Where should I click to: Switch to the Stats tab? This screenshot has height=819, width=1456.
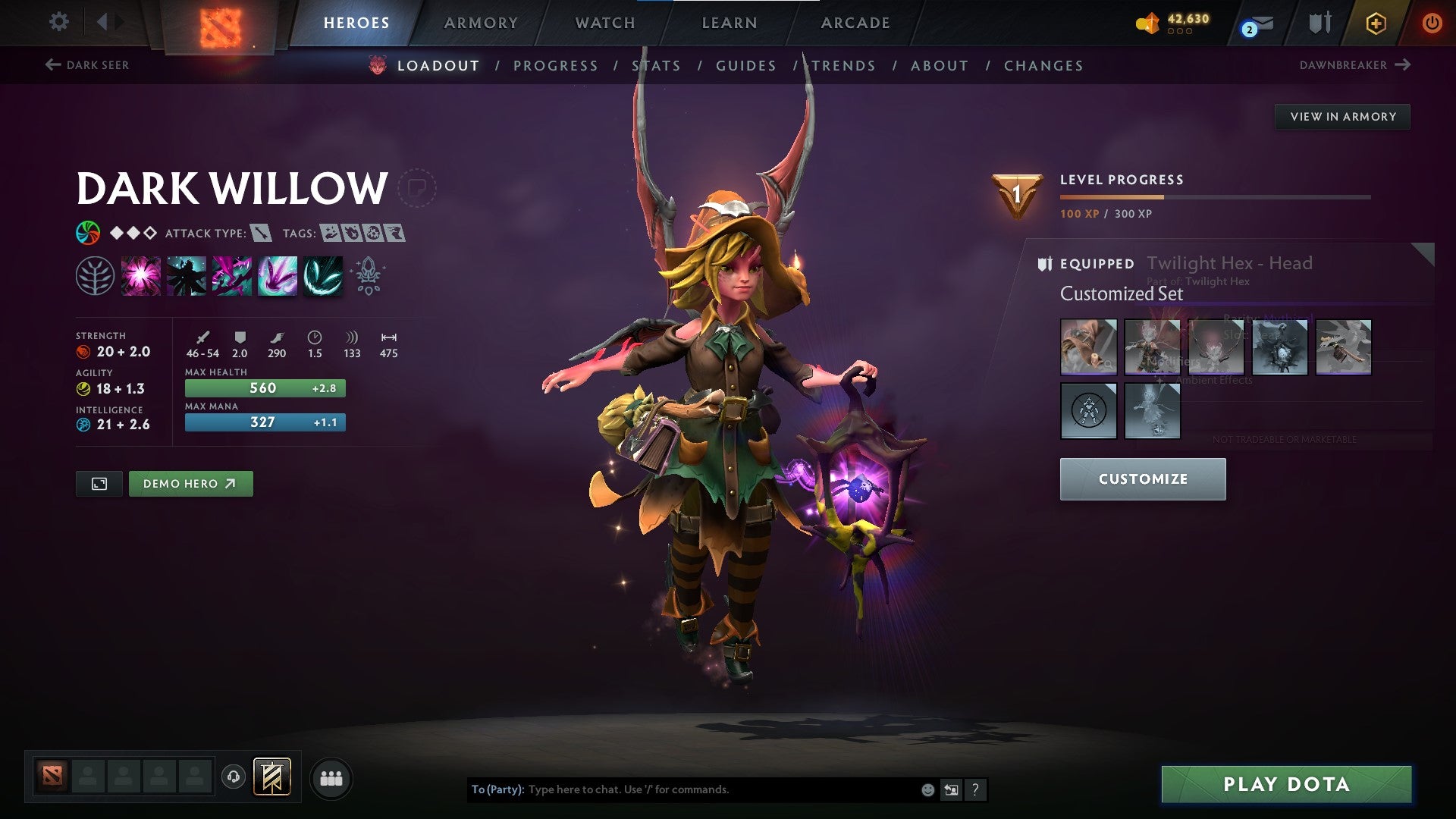point(655,66)
